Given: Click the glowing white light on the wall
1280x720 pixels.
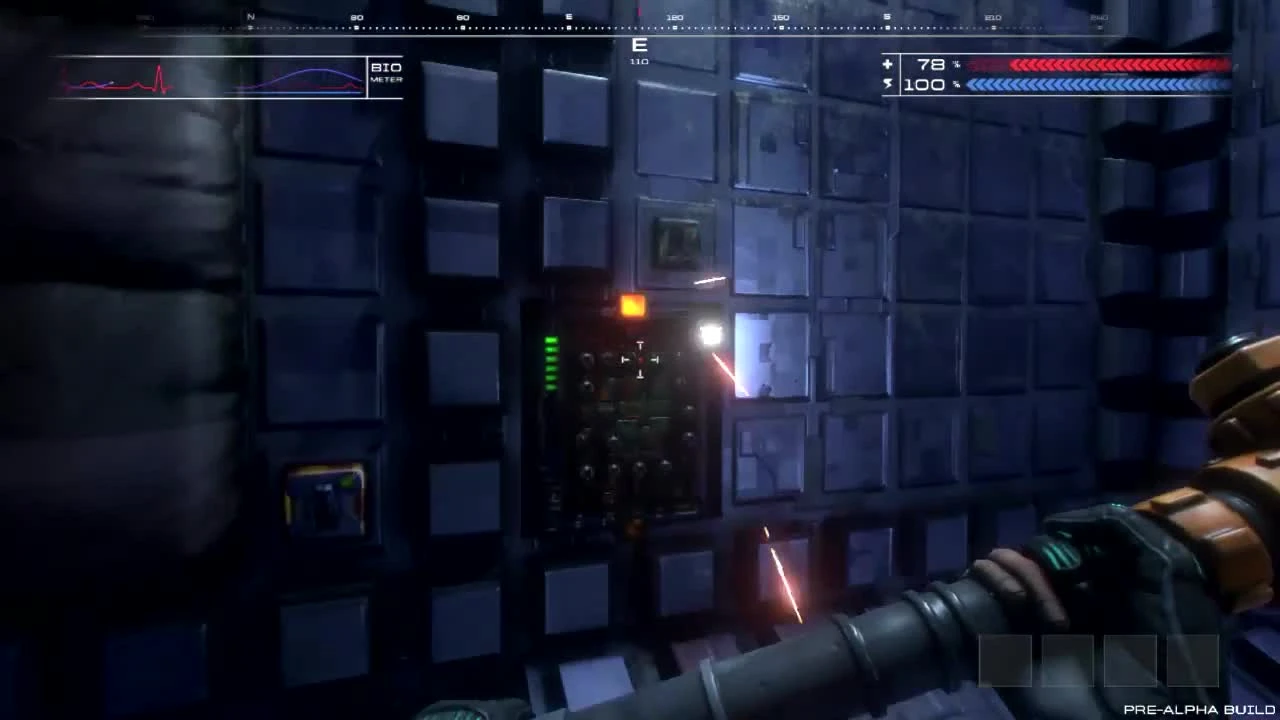Looking at the screenshot, I should click(710, 333).
